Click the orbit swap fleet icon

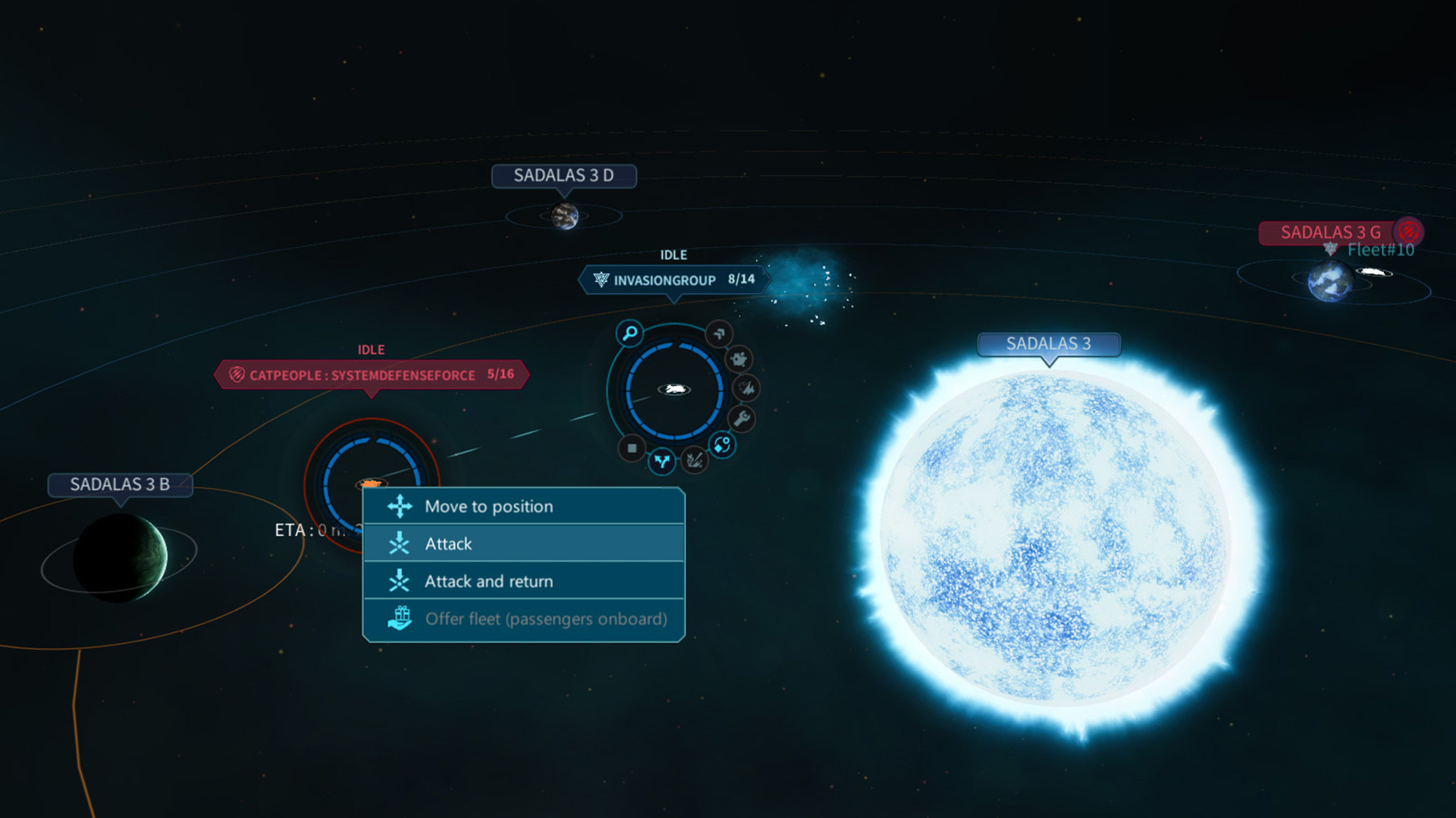click(x=722, y=445)
